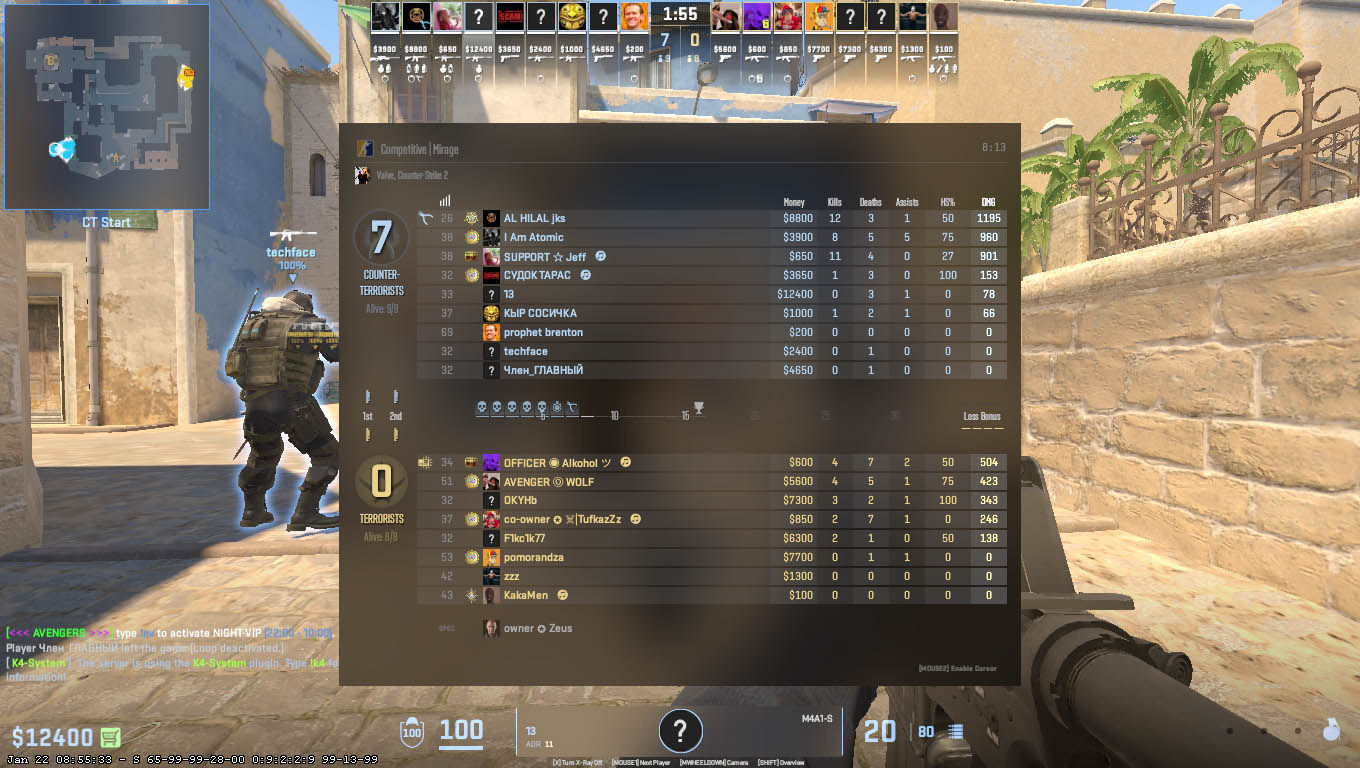The height and width of the screenshot is (768, 1360).
Task: Click the DMG column header
Action: pos(987,202)
